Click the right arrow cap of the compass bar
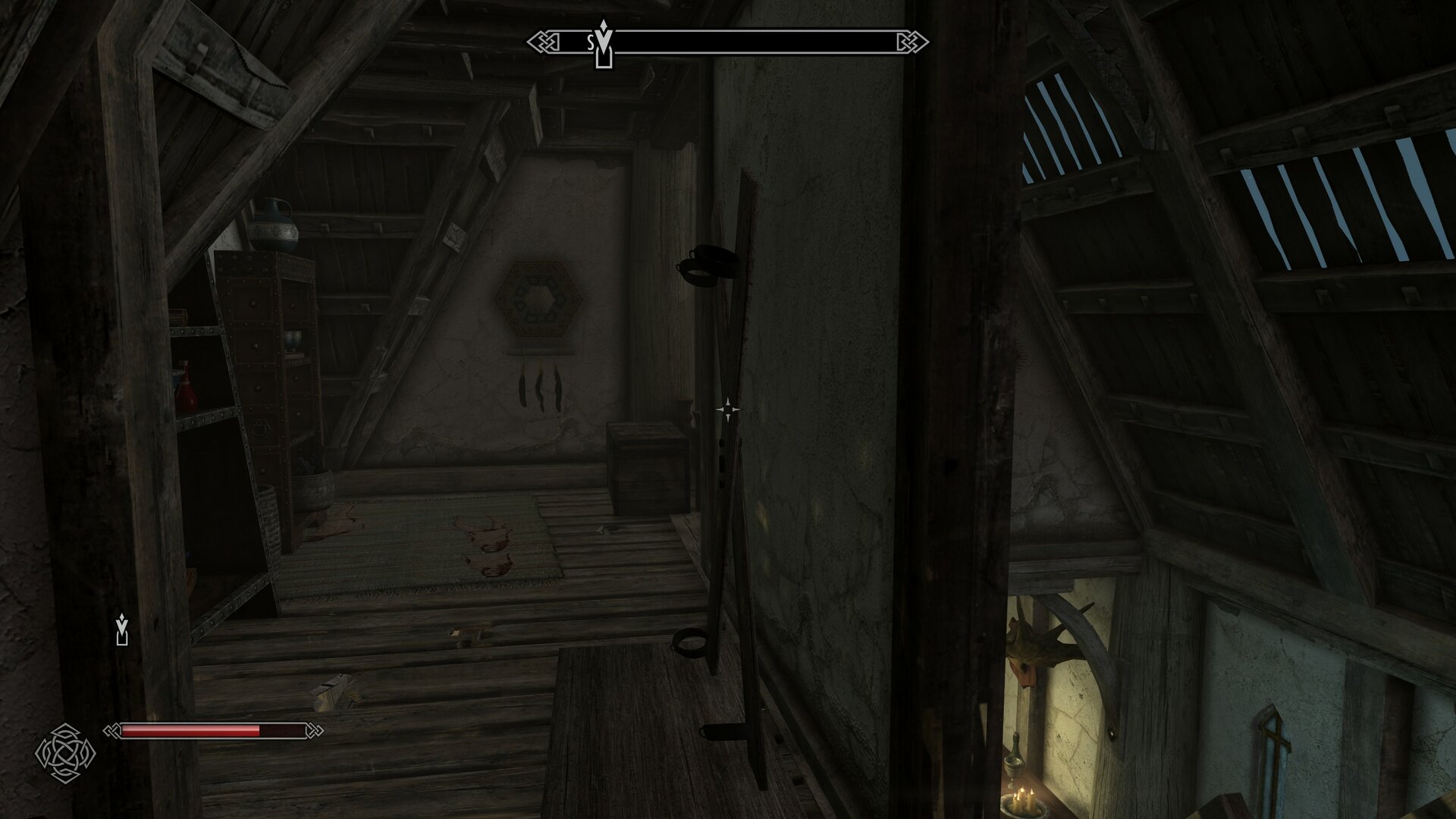 908,42
